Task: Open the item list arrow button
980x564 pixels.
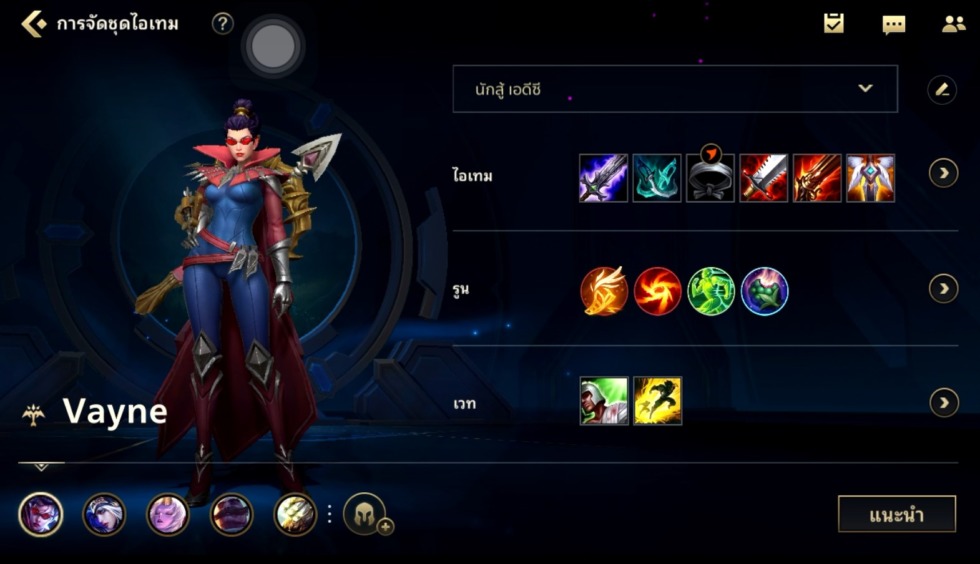Action: [943, 174]
